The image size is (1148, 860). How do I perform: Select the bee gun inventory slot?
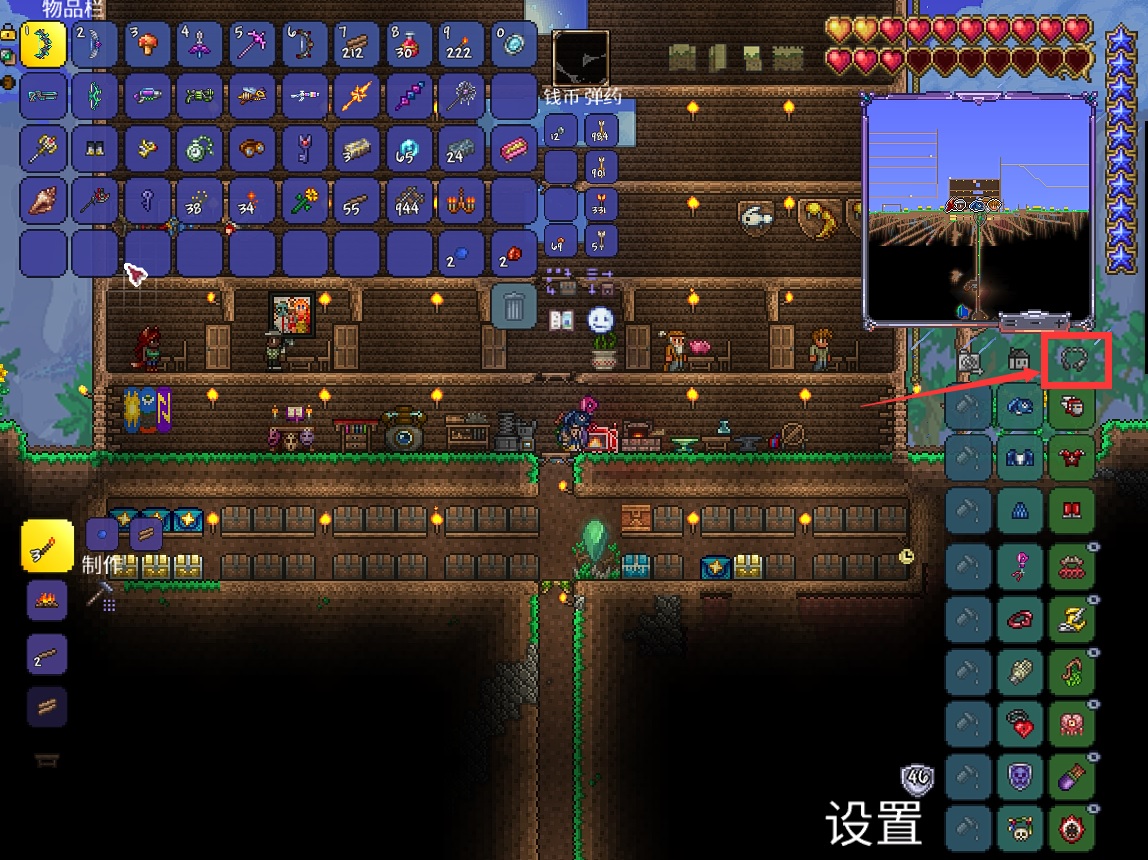(x=252, y=97)
